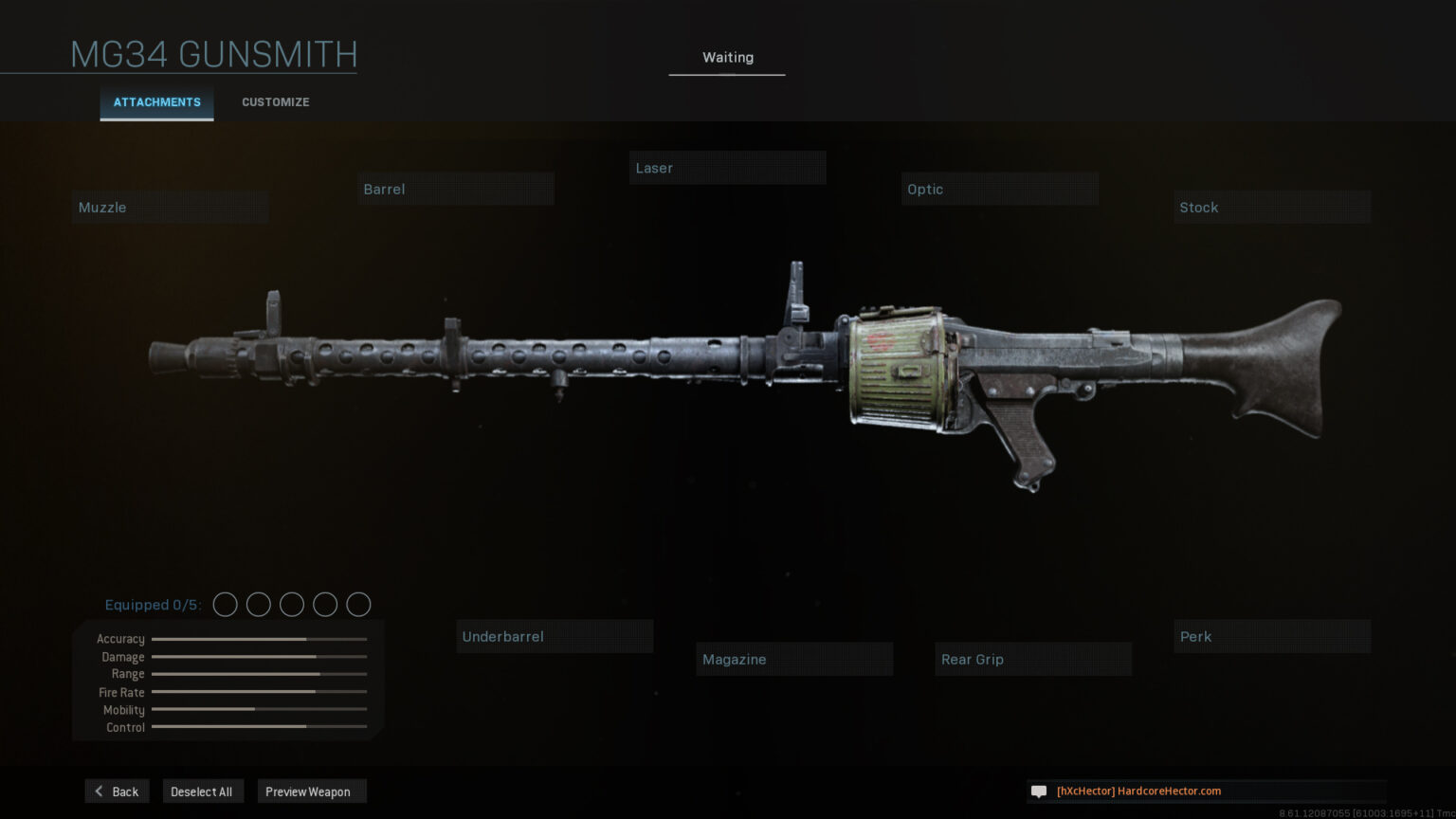Viewport: 1456px width, 819px height.
Task: Select the third equipped attachment circle
Action: coord(292,604)
